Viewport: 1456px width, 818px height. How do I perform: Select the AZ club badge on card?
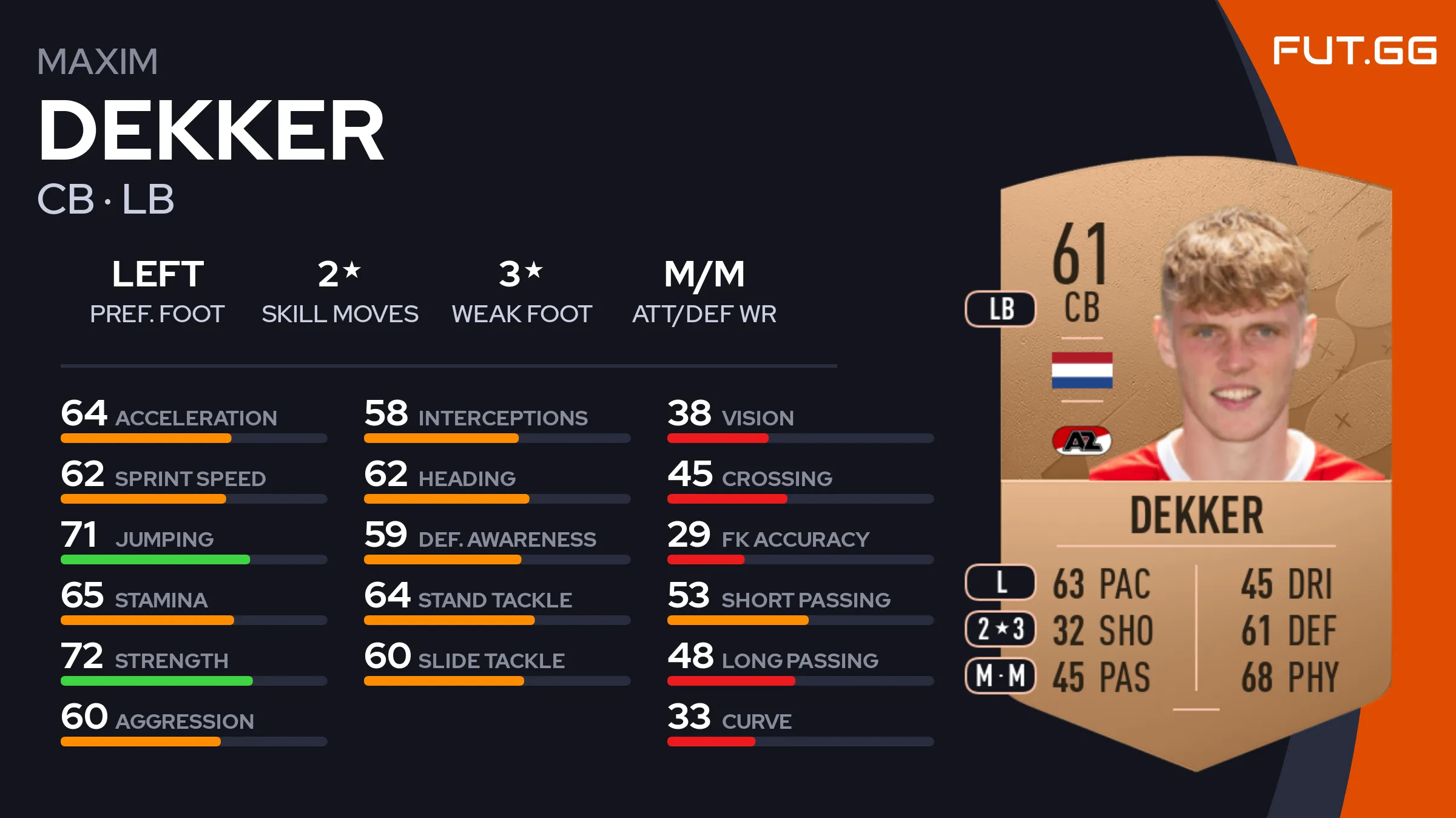click(x=1082, y=441)
